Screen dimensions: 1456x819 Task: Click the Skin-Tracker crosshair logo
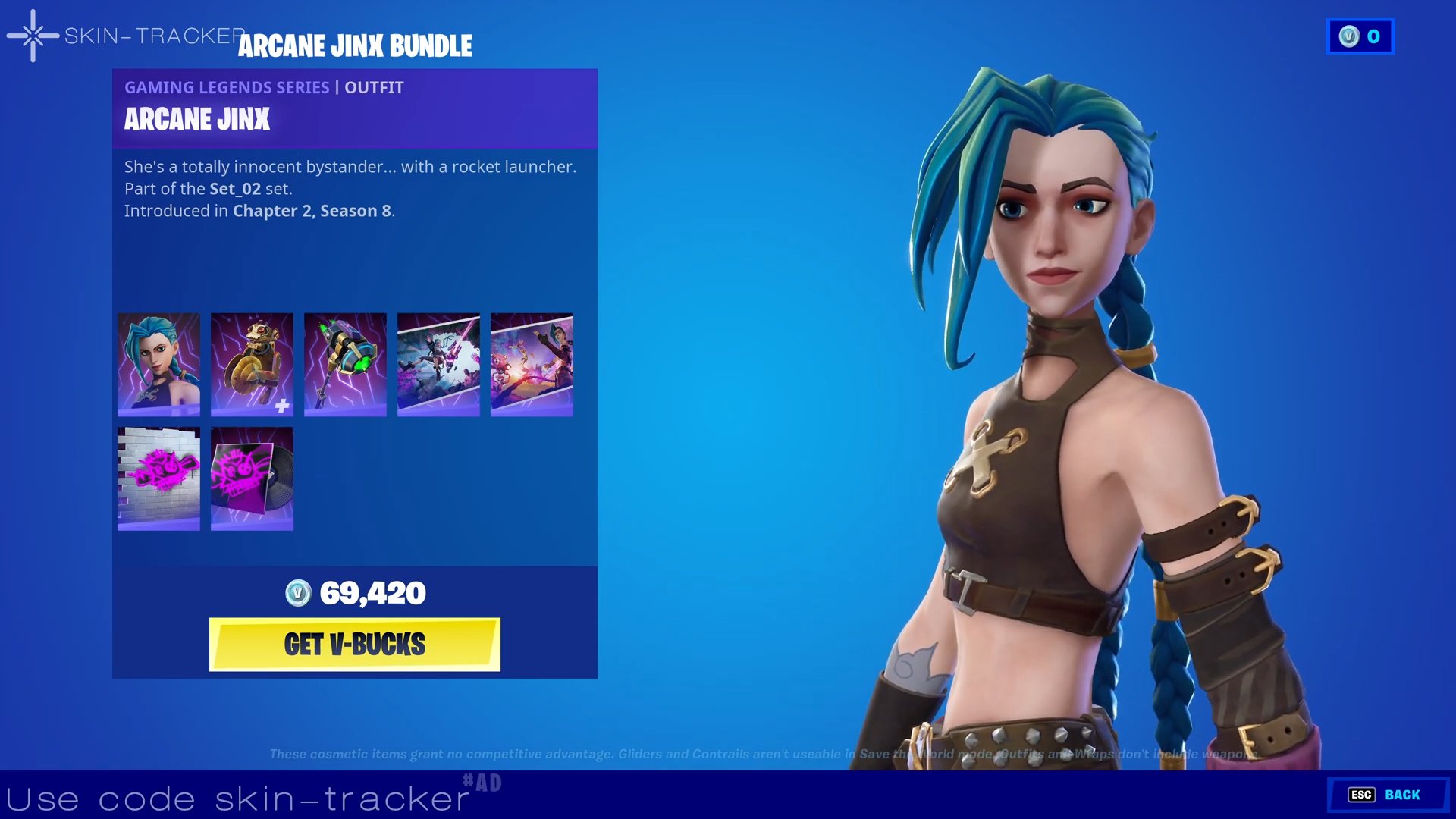click(32, 36)
